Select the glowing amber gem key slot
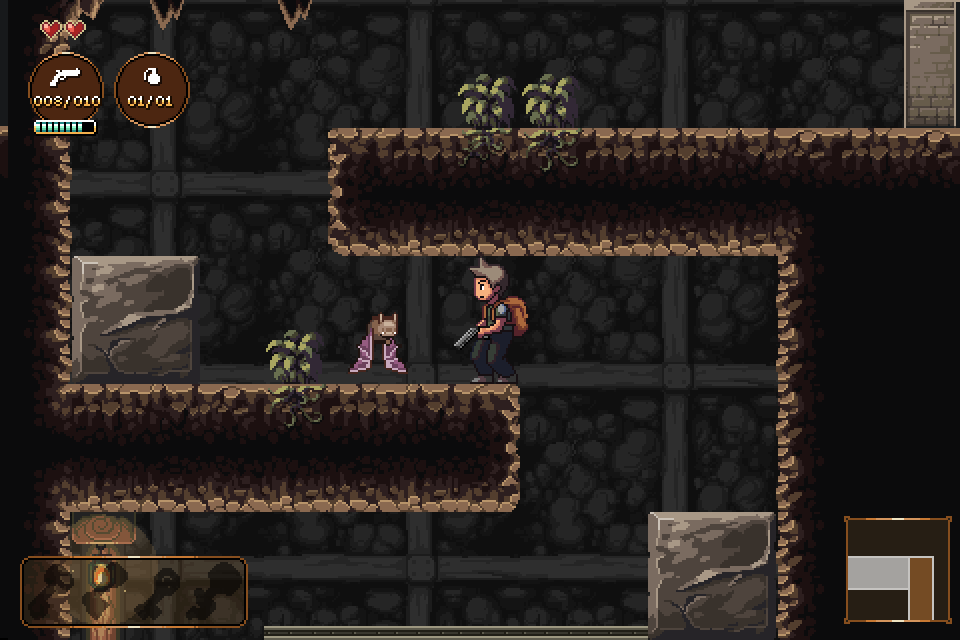This screenshot has width=960, height=640. coord(101,578)
